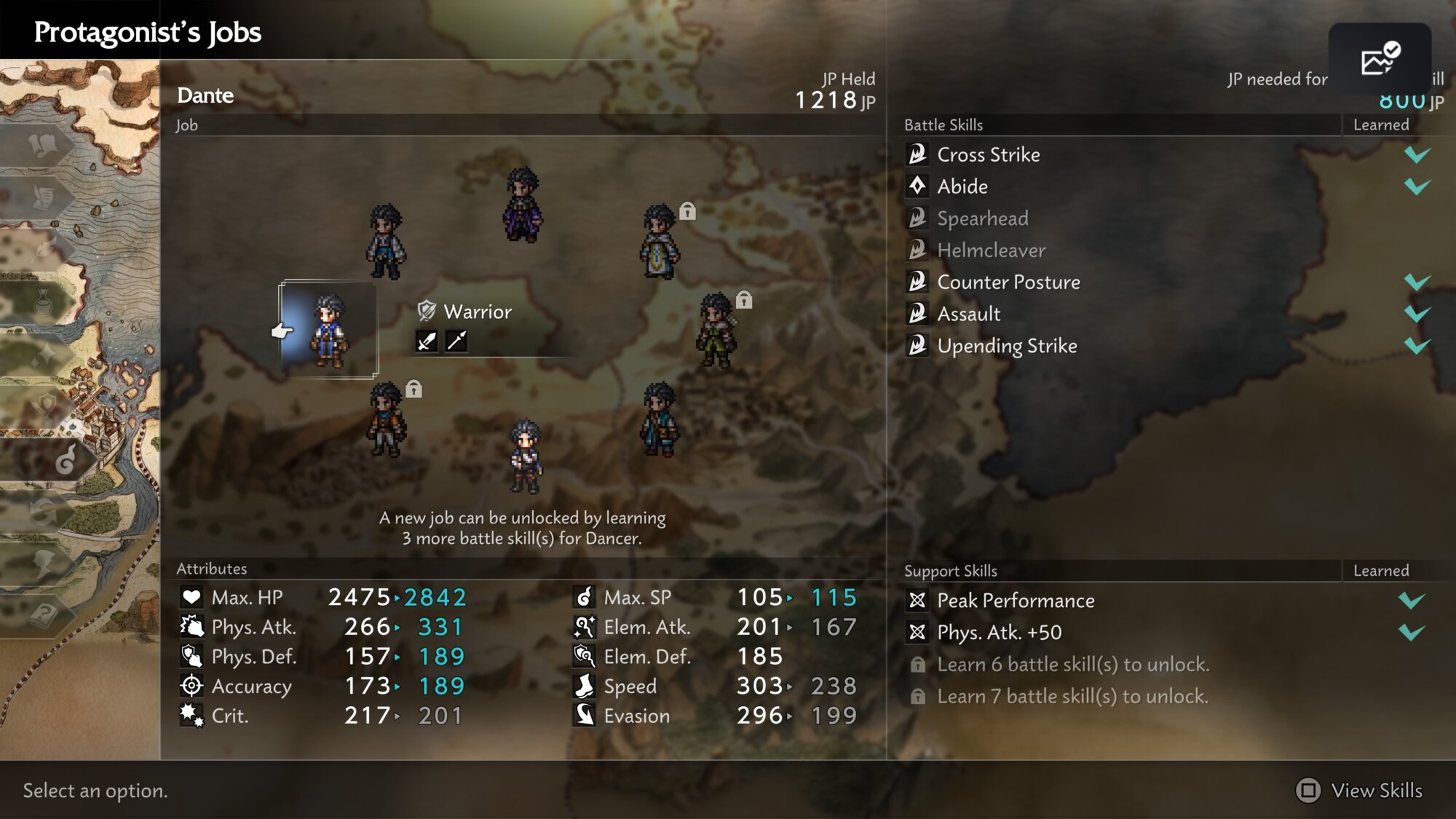Select the Upending Strike skill
This screenshot has height=819, width=1456.
(1007, 346)
